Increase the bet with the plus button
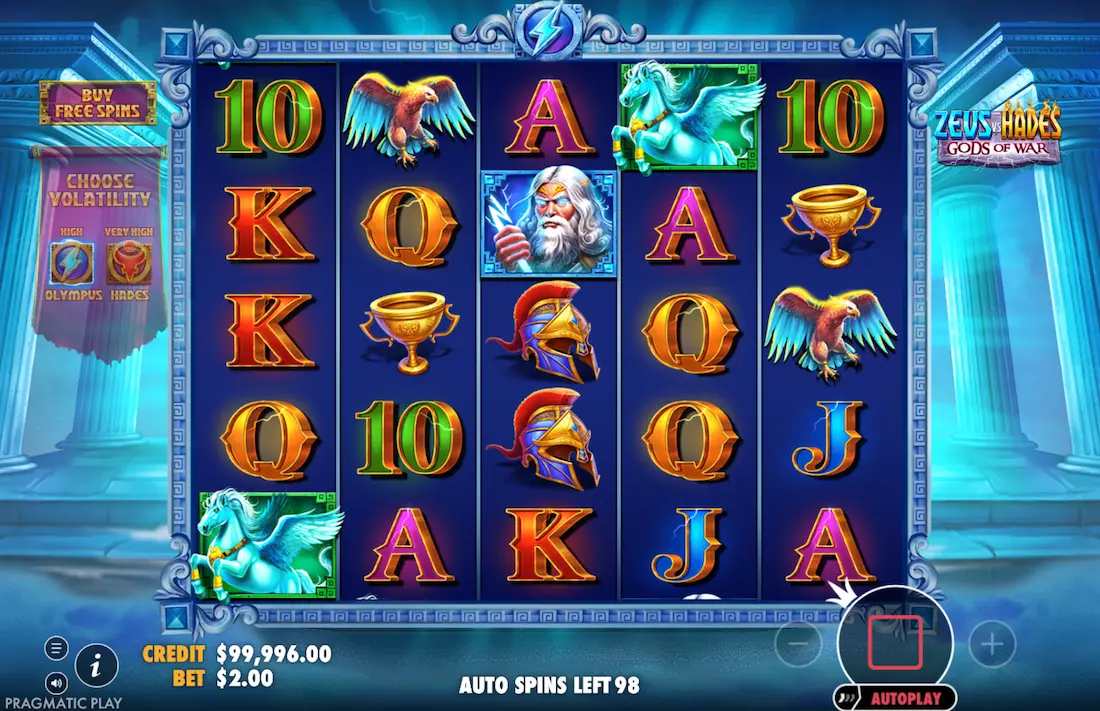Image resolution: width=1100 pixels, height=711 pixels. point(991,645)
